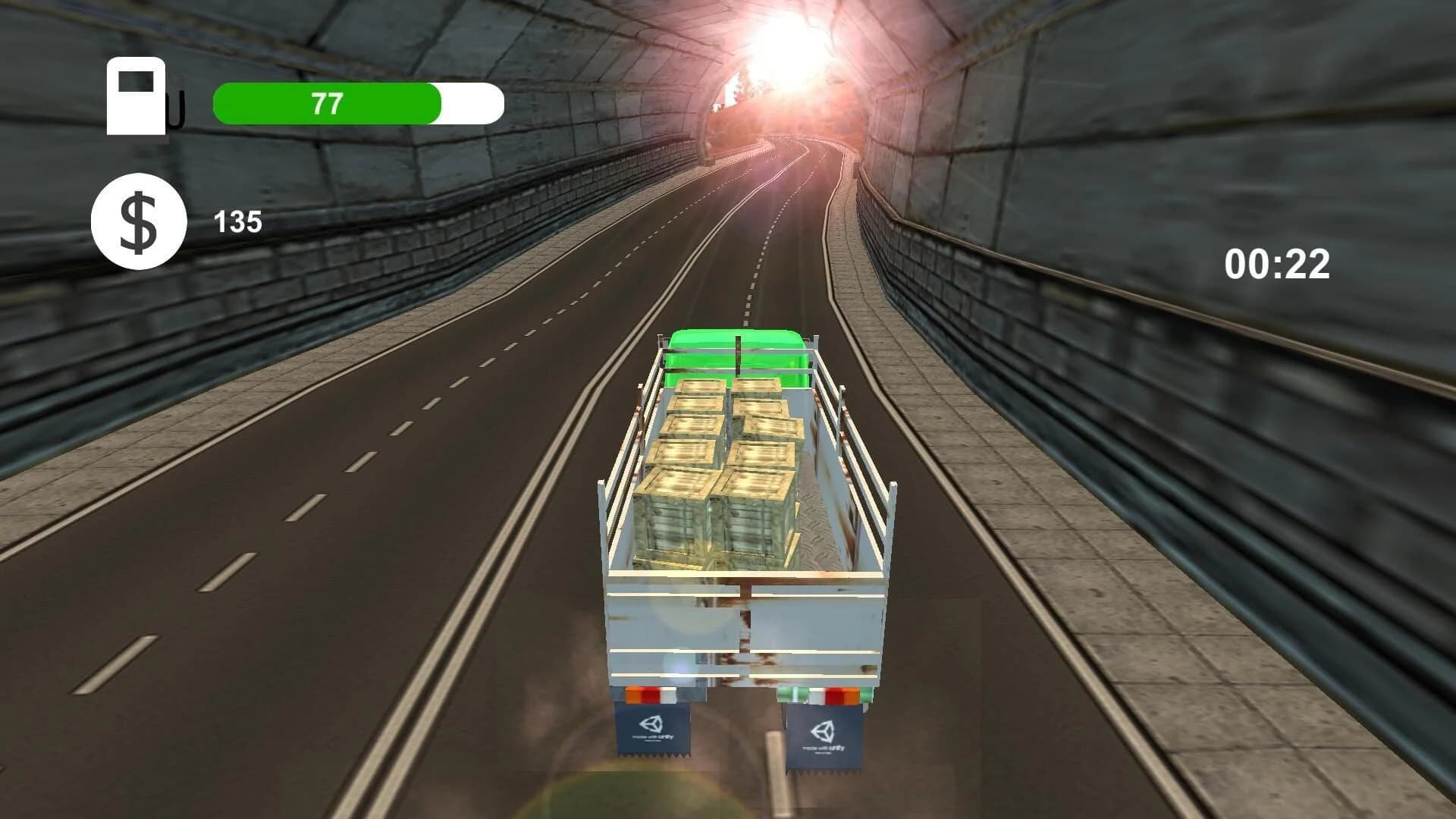The width and height of the screenshot is (1456, 819).
Task: Click the green fuel level bar showing 77
Action: (x=326, y=104)
